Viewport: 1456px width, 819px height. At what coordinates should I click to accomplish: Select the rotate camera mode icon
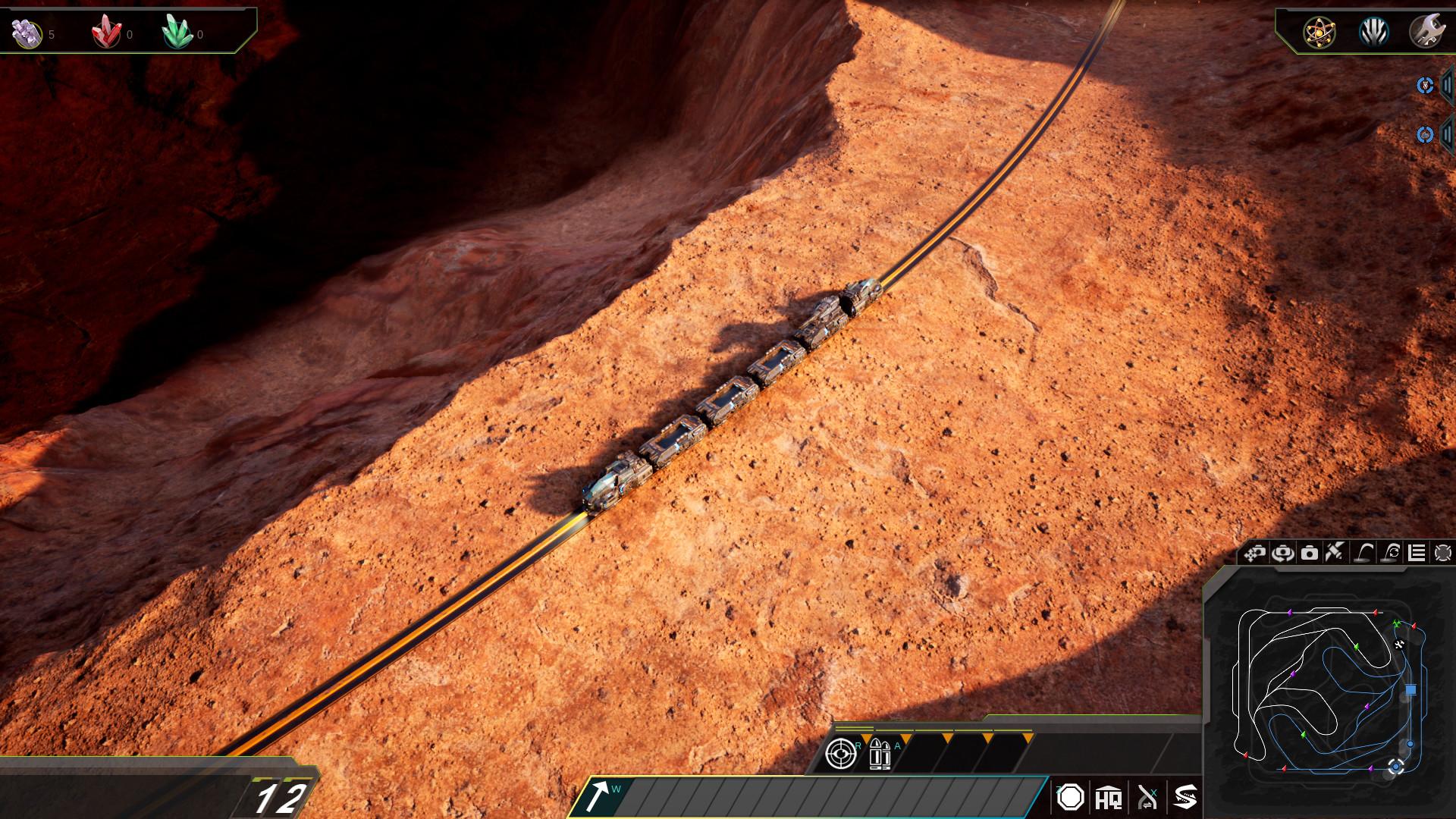click(x=1282, y=553)
